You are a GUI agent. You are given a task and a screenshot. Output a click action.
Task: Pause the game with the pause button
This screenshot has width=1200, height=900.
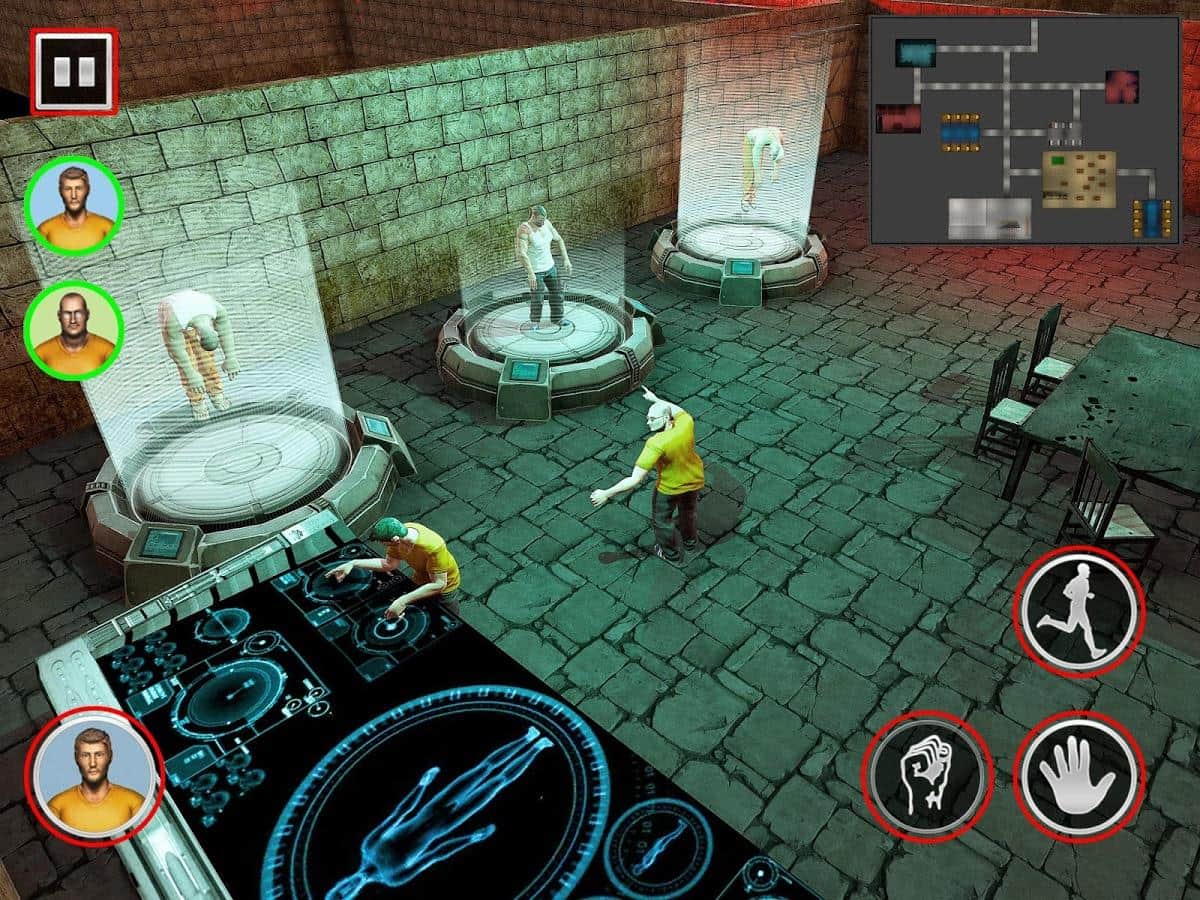(x=74, y=70)
